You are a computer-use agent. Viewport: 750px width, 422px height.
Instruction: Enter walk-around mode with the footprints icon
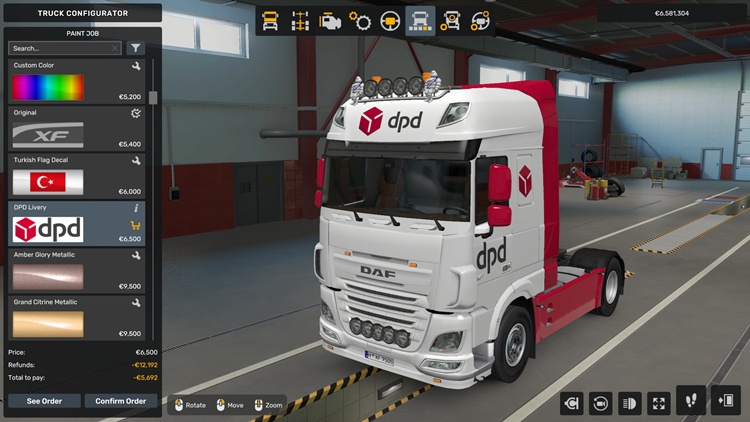pos(691,400)
